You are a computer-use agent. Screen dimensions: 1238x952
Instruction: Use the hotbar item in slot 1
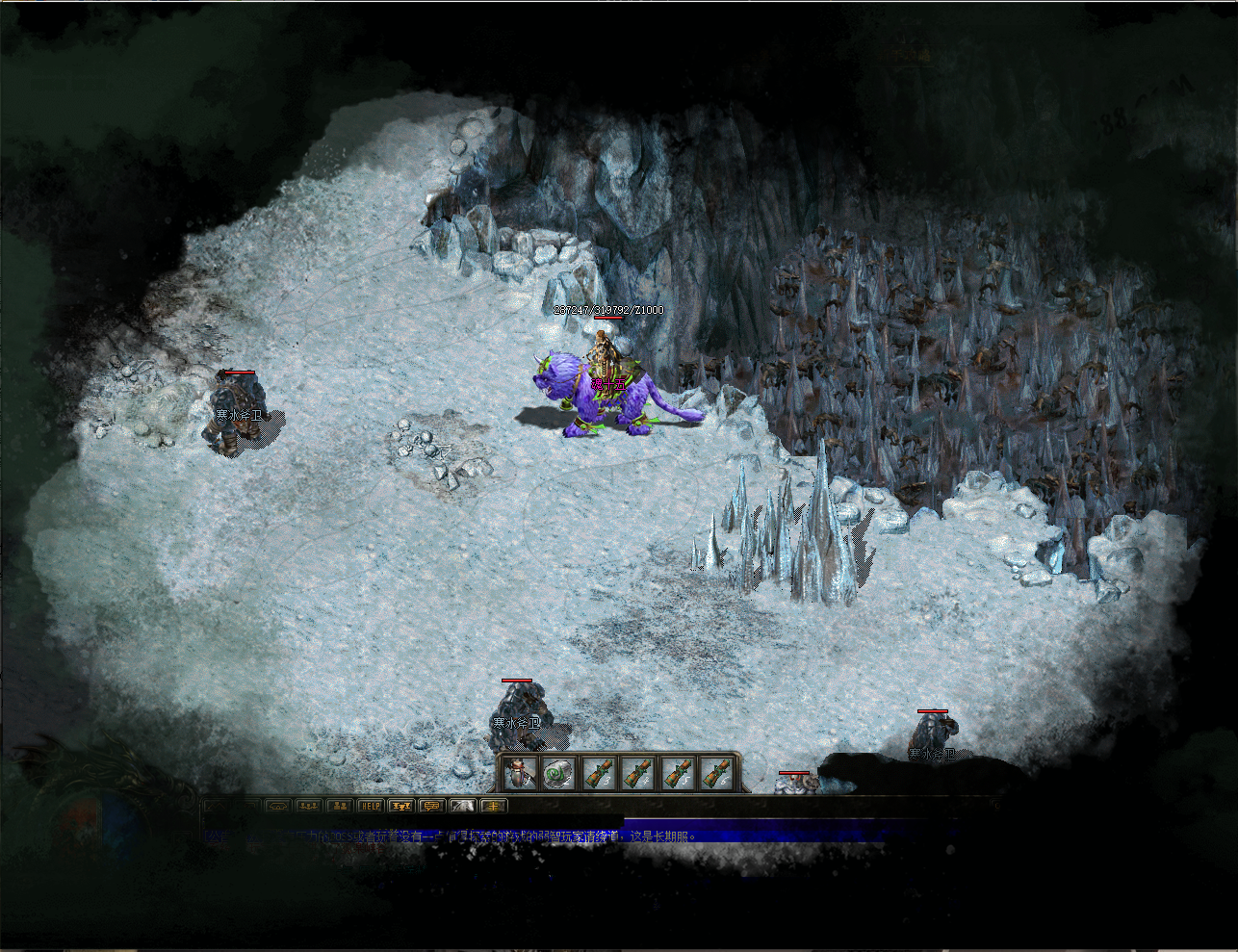click(x=520, y=773)
